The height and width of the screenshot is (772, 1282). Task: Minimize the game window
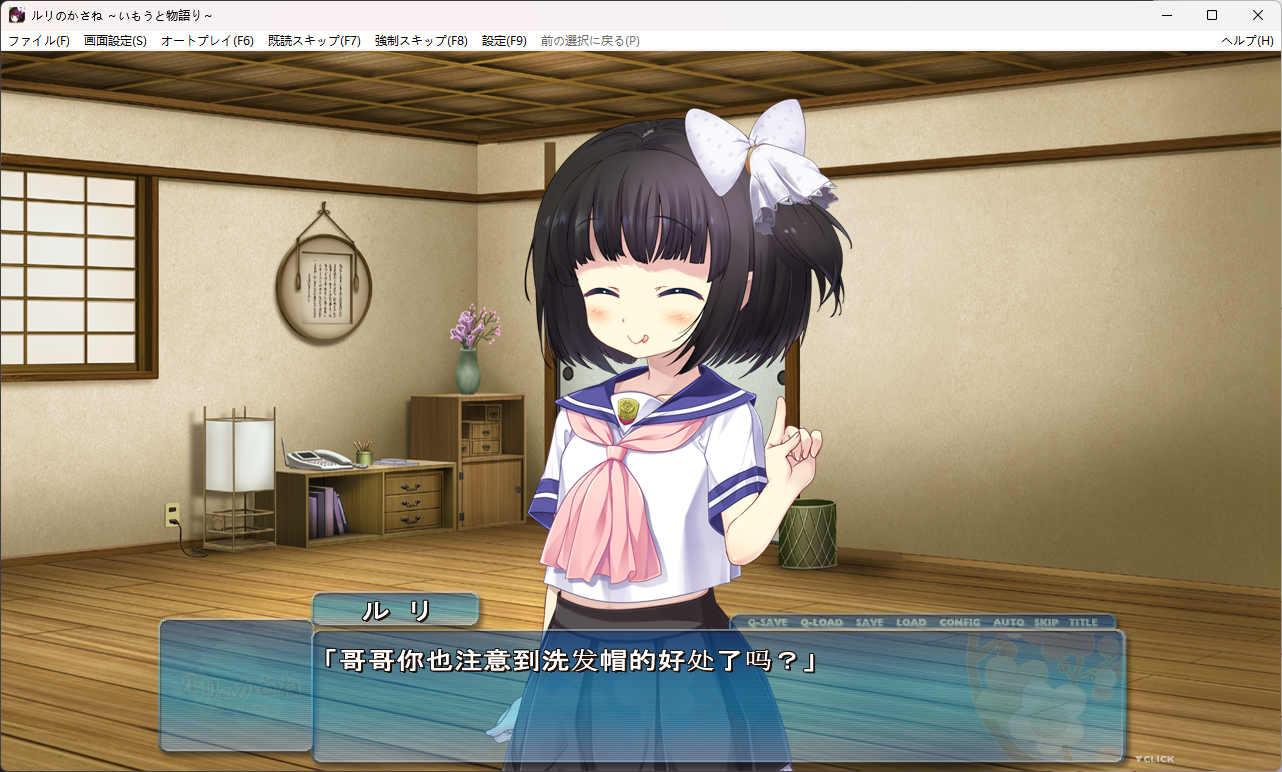click(x=1166, y=15)
